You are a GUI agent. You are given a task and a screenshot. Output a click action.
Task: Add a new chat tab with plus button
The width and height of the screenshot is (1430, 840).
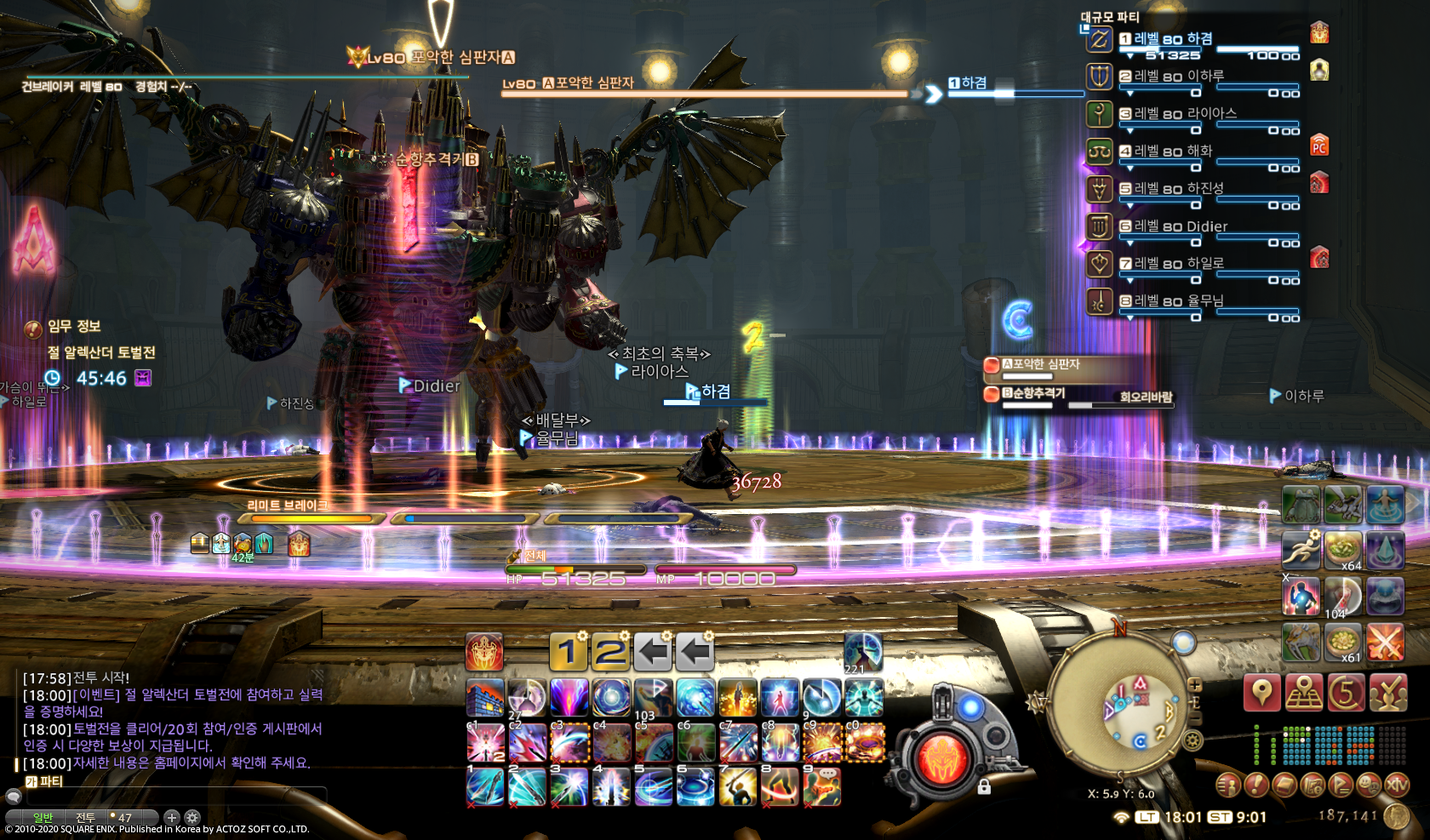171,818
